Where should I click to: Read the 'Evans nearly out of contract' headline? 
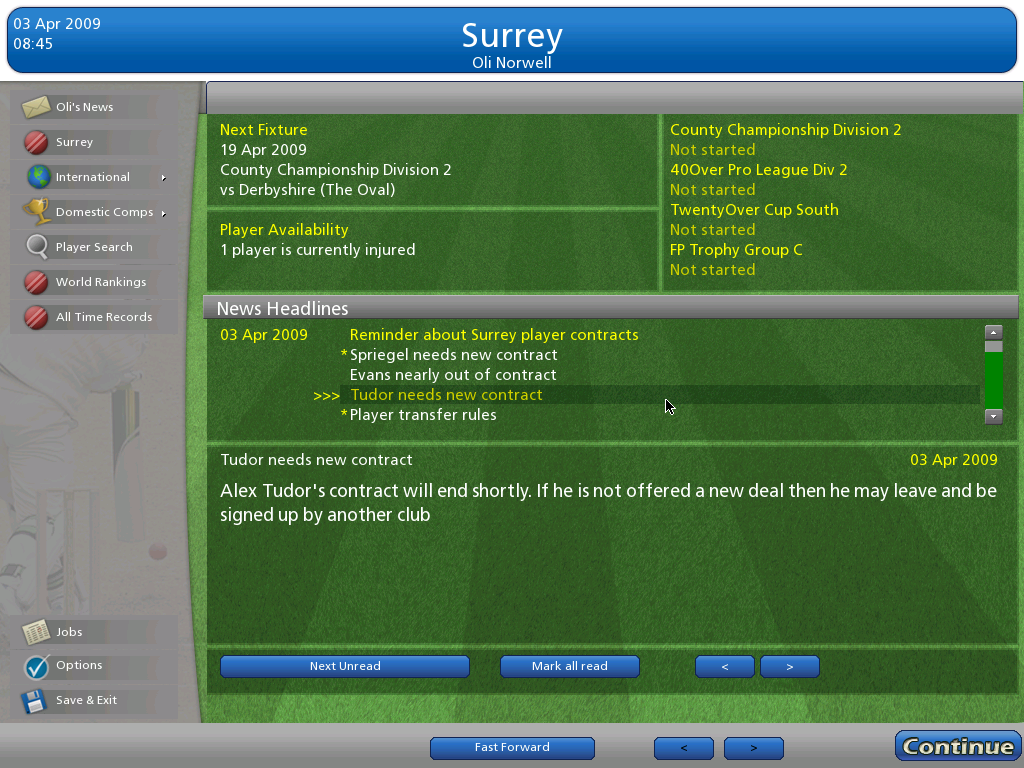coord(453,375)
